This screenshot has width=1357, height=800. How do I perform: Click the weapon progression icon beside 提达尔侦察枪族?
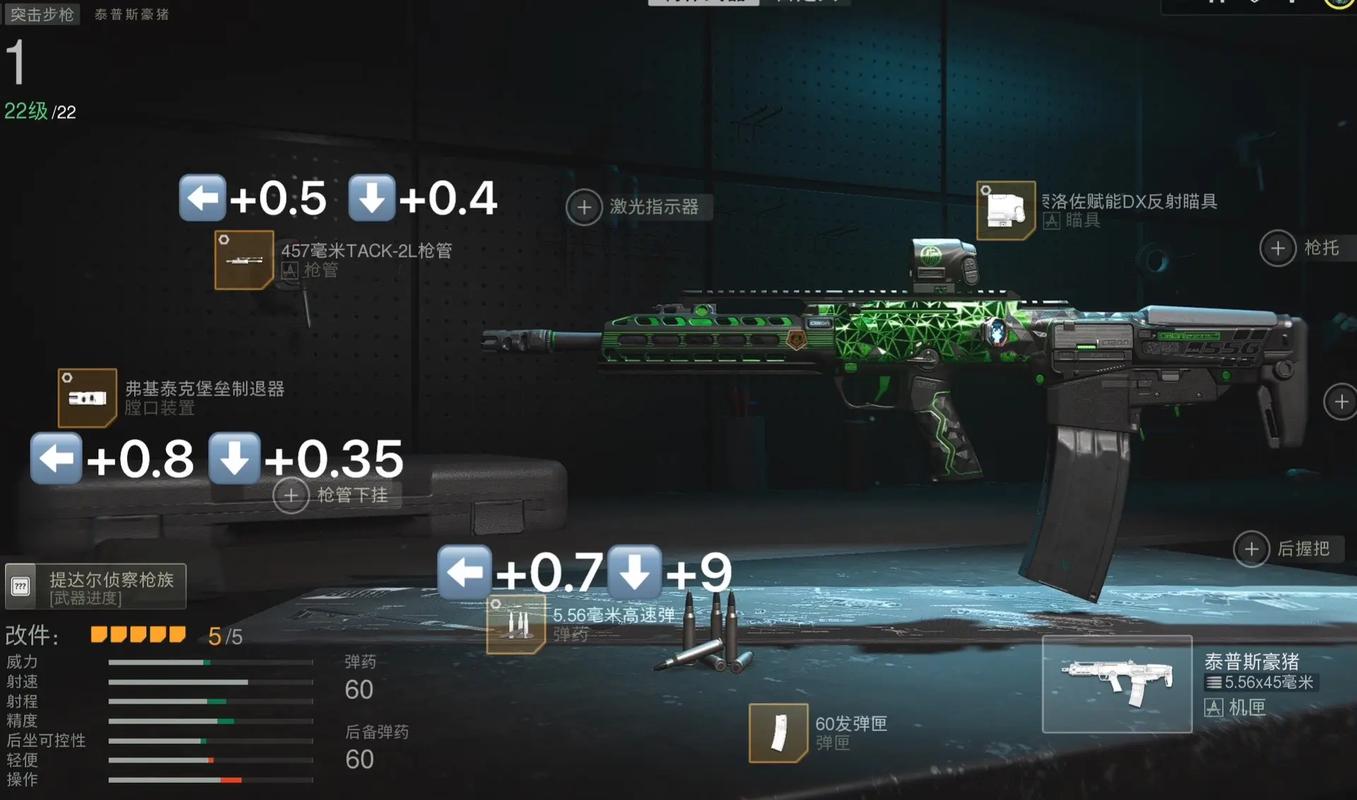pyautogui.click(x=21, y=585)
